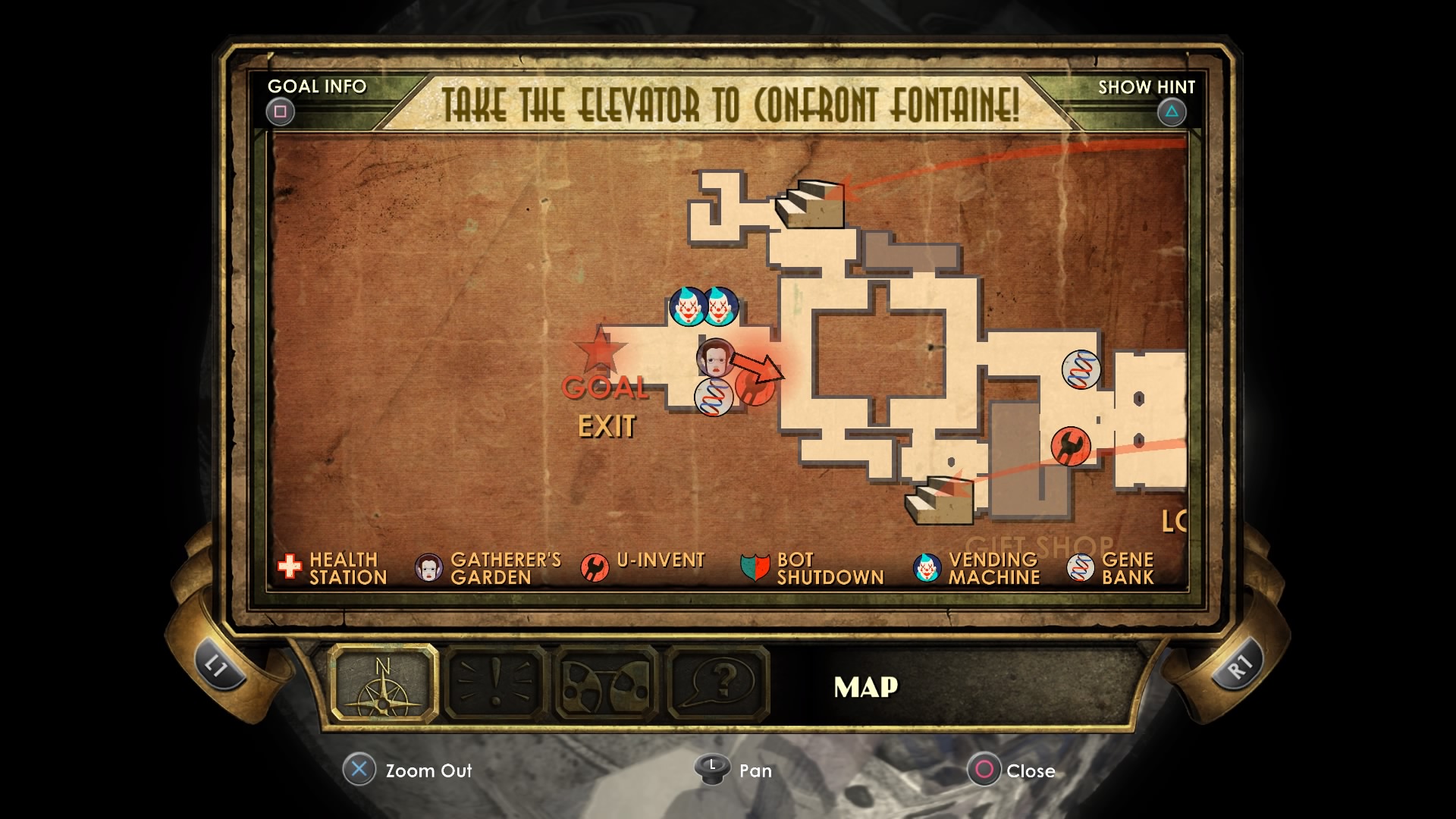Select the Gatherer's Garden marker on map

[x=715, y=357]
